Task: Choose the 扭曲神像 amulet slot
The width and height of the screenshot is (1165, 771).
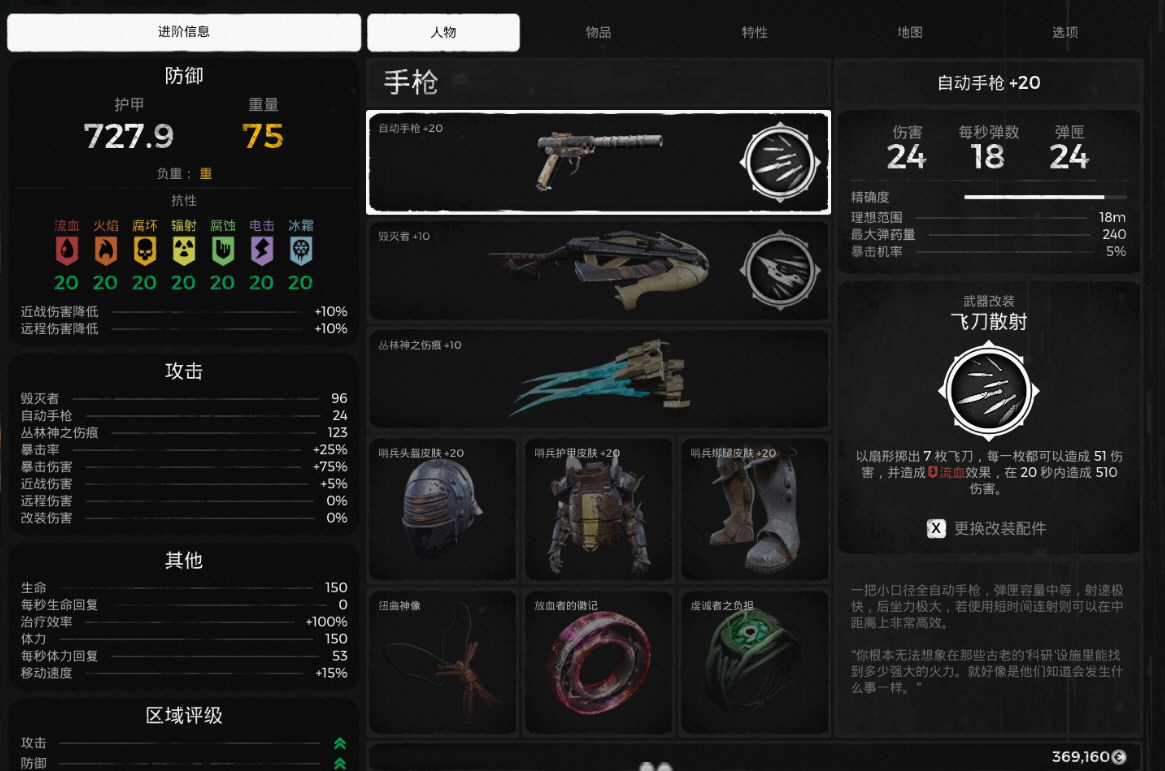Action: click(442, 663)
